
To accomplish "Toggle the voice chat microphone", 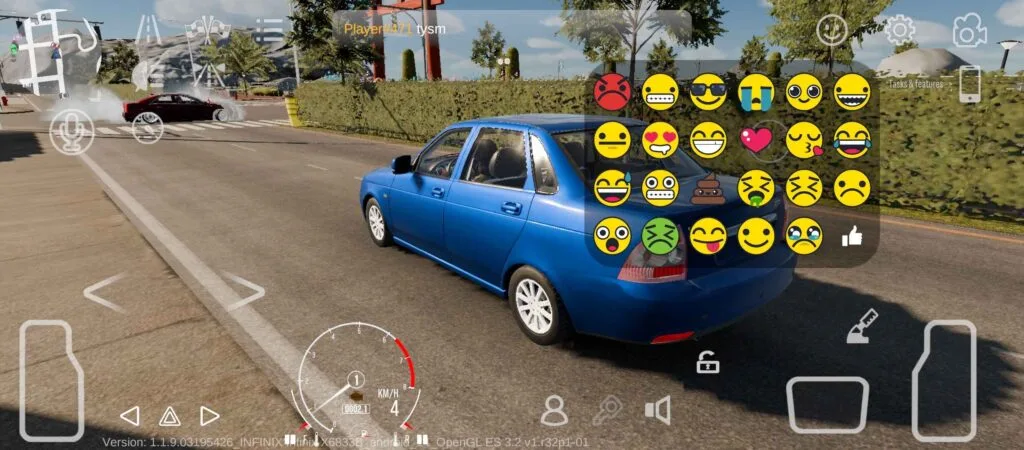I will pos(72,132).
